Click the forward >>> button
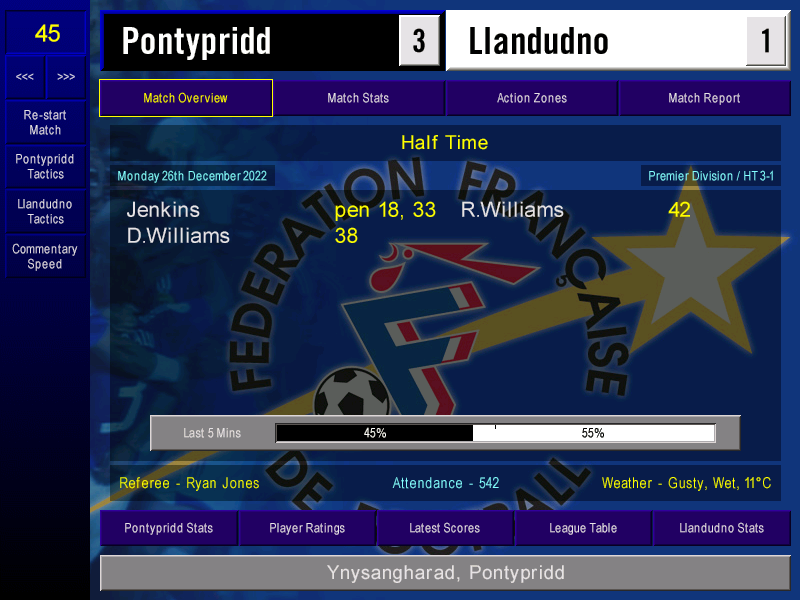This screenshot has height=600, width=800. pos(66,77)
